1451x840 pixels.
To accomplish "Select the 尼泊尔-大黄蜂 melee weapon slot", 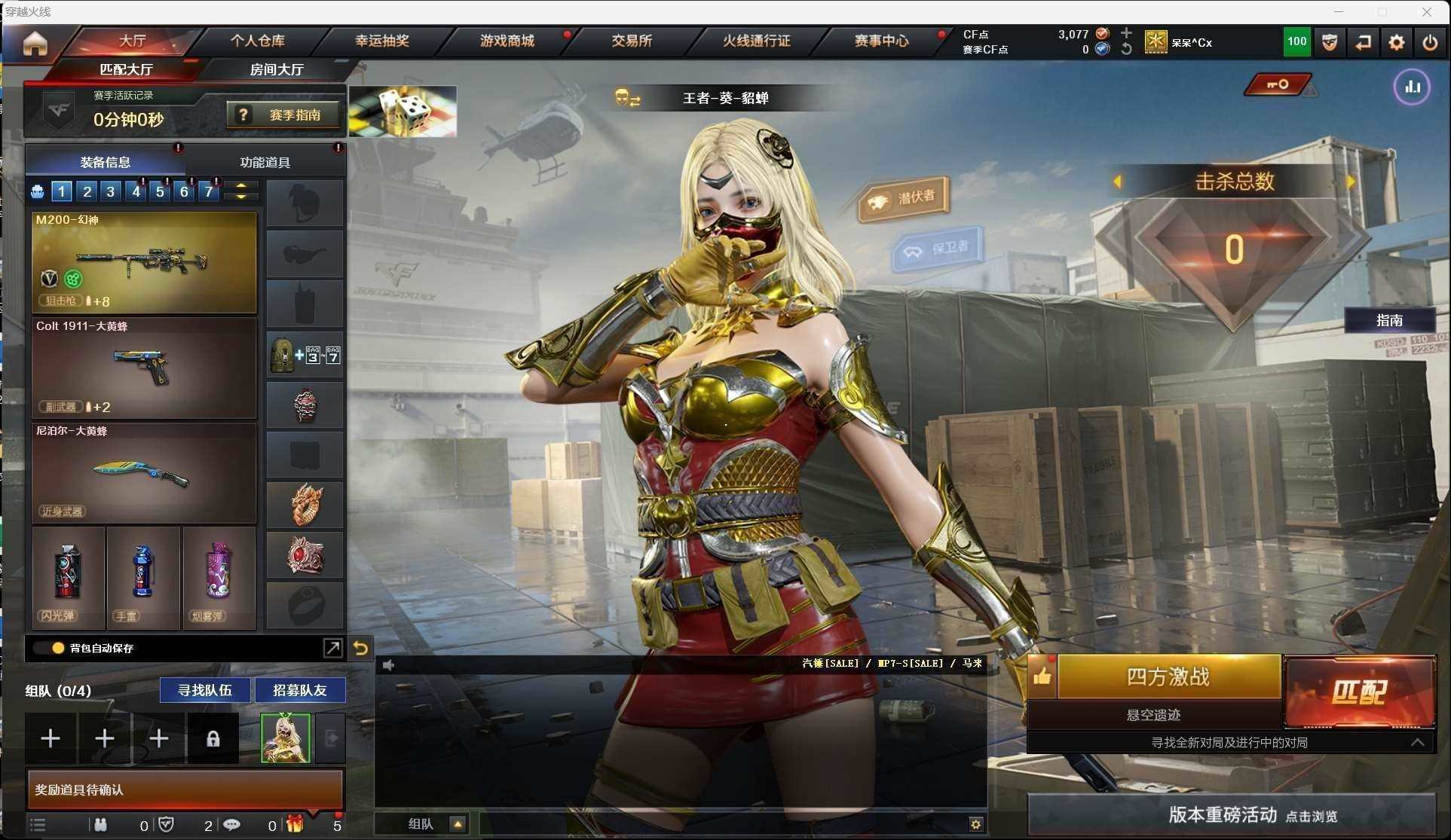I will coord(144,473).
